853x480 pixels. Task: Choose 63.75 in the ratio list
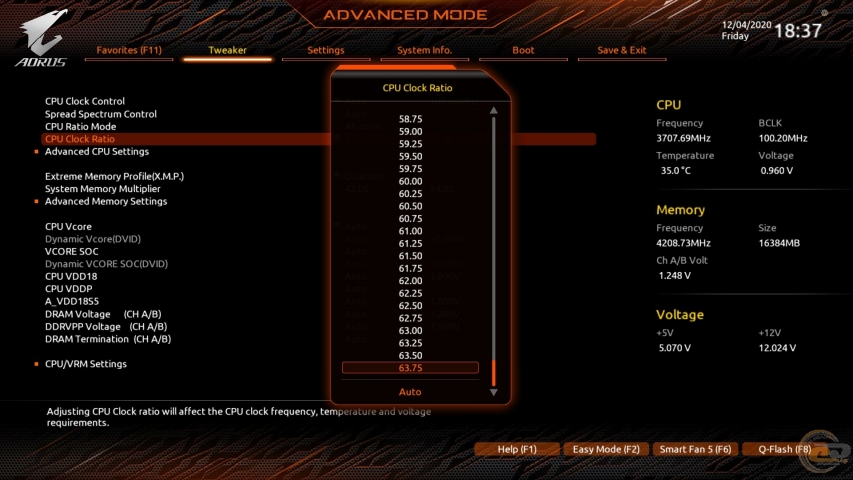pyautogui.click(x=410, y=368)
